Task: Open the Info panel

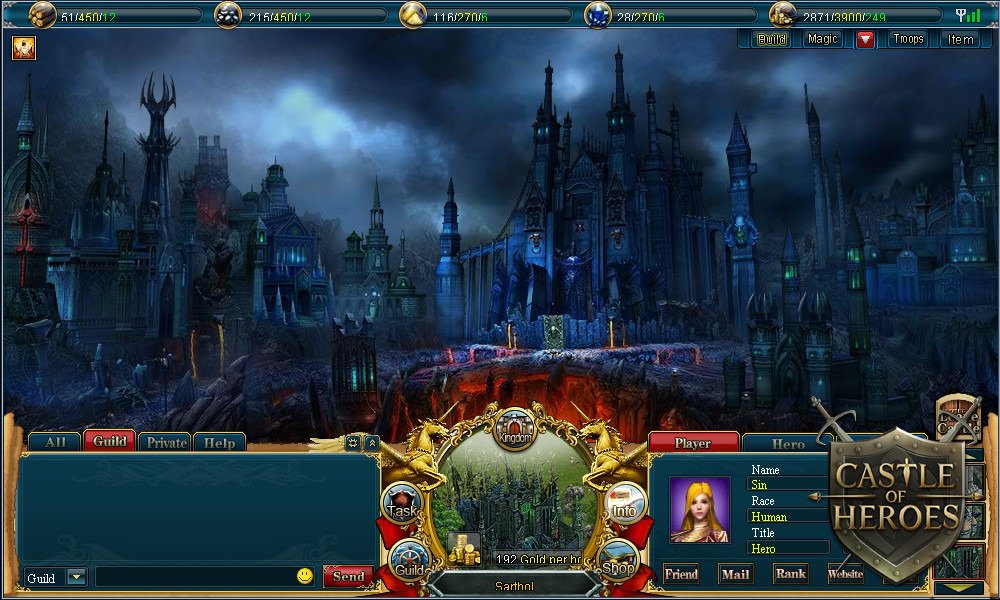Action: coord(624,505)
